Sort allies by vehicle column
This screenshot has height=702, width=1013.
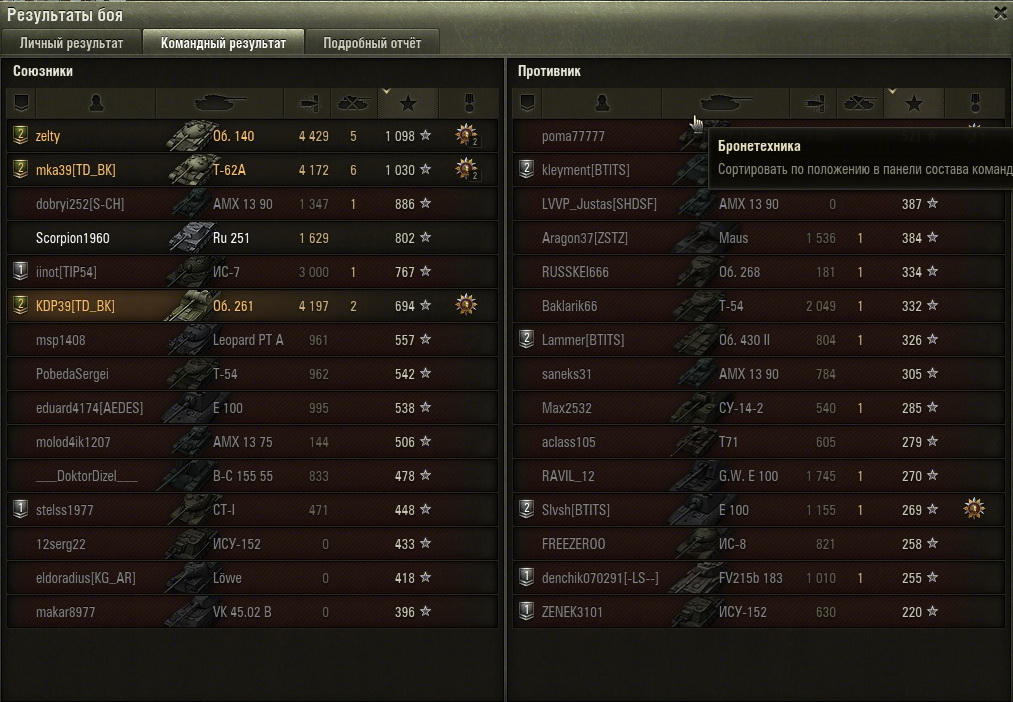point(220,102)
